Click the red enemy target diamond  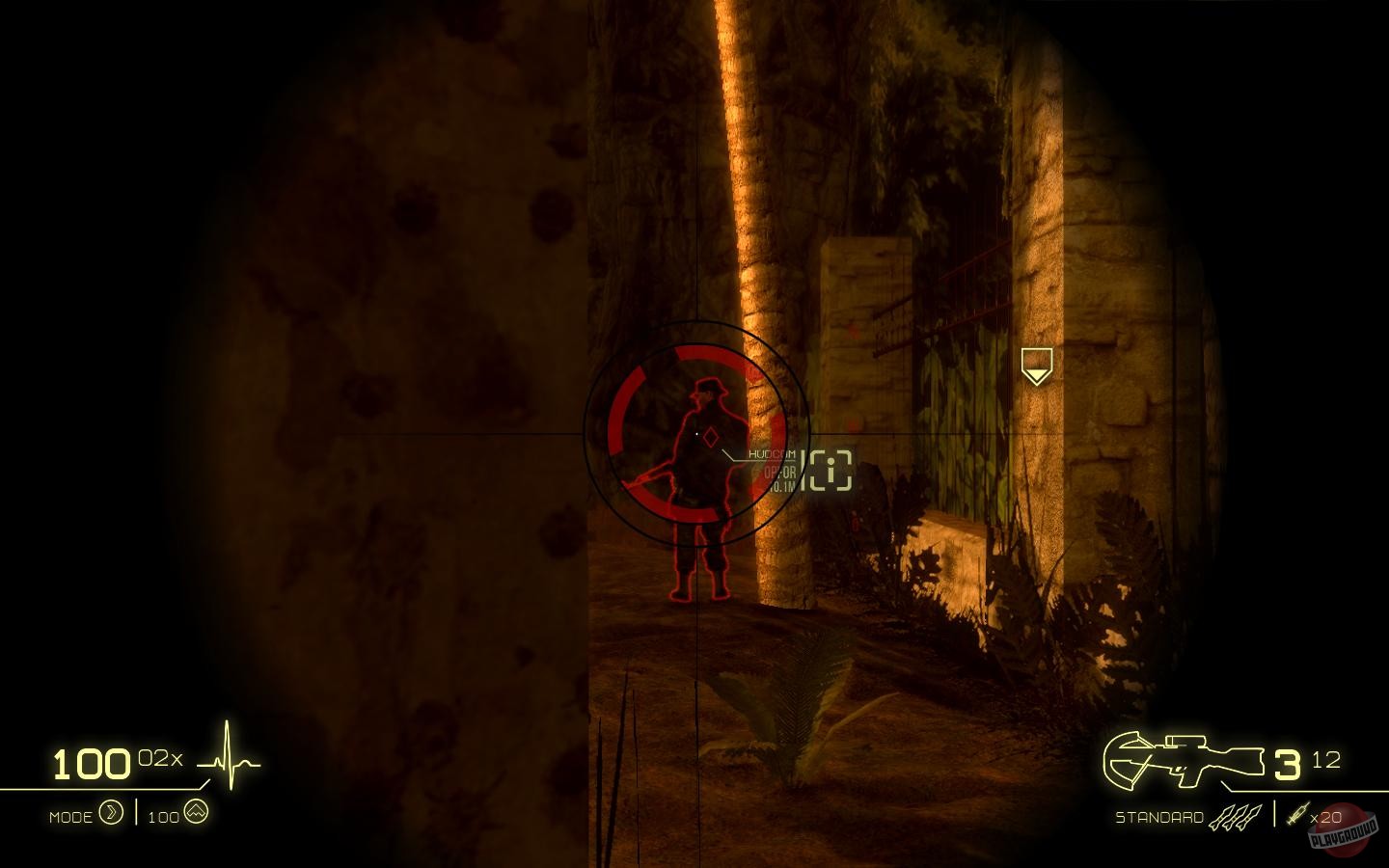click(x=711, y=435)
